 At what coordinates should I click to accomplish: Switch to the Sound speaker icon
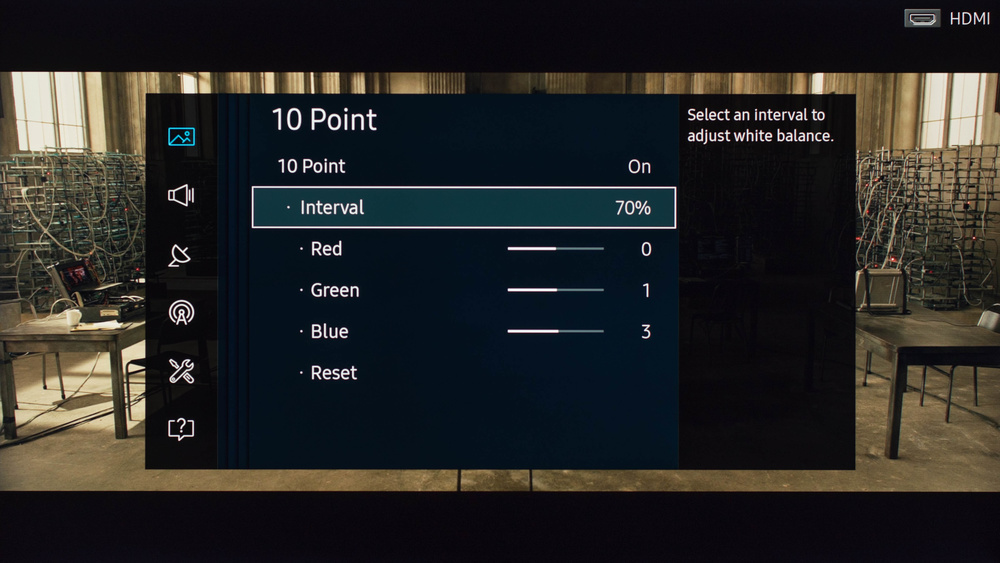[x=181, y=195]
